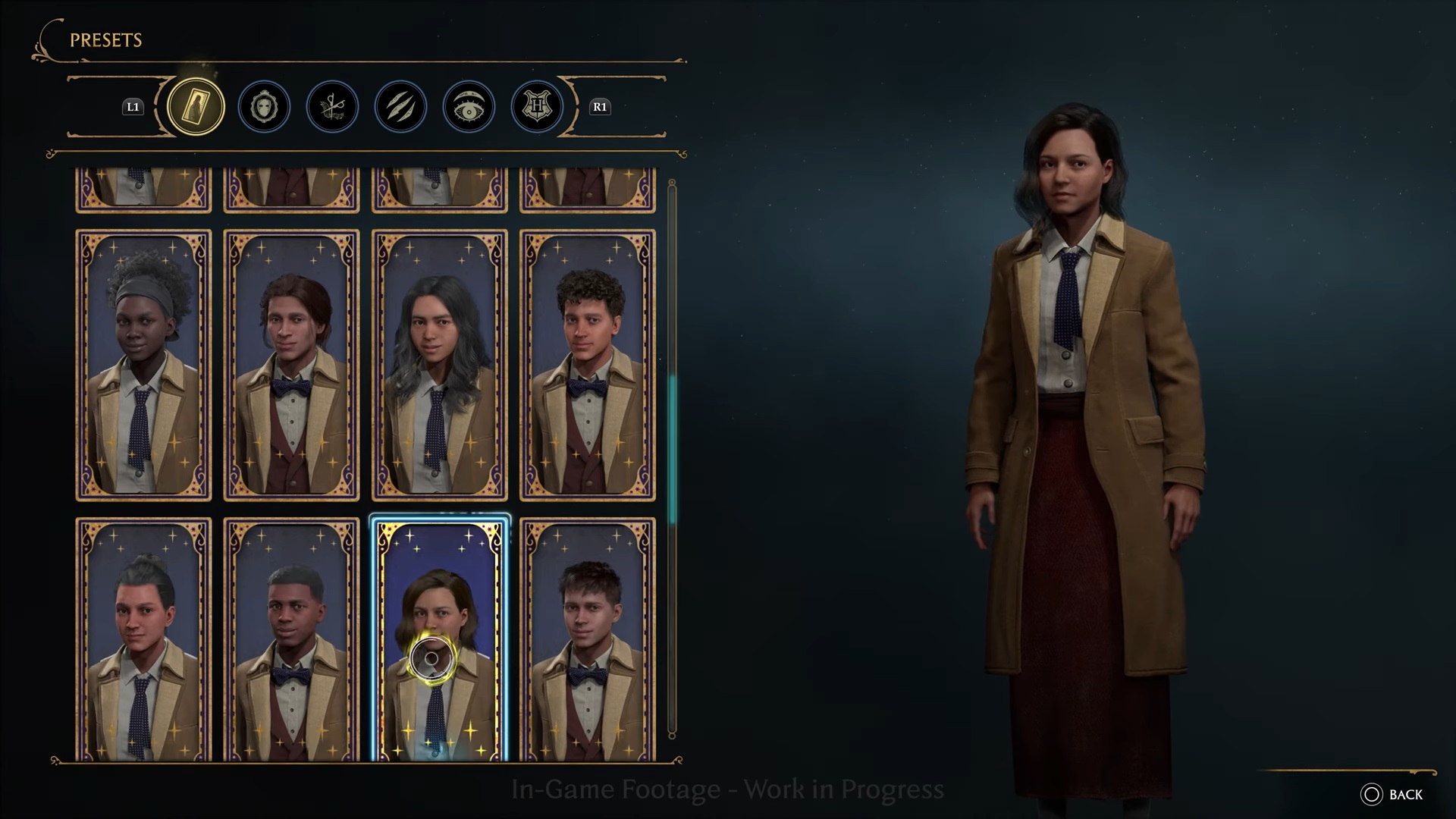Open the eye and brow tab
The height and width of the screenshot is (819, 1456).
click(x=469, y=107)
